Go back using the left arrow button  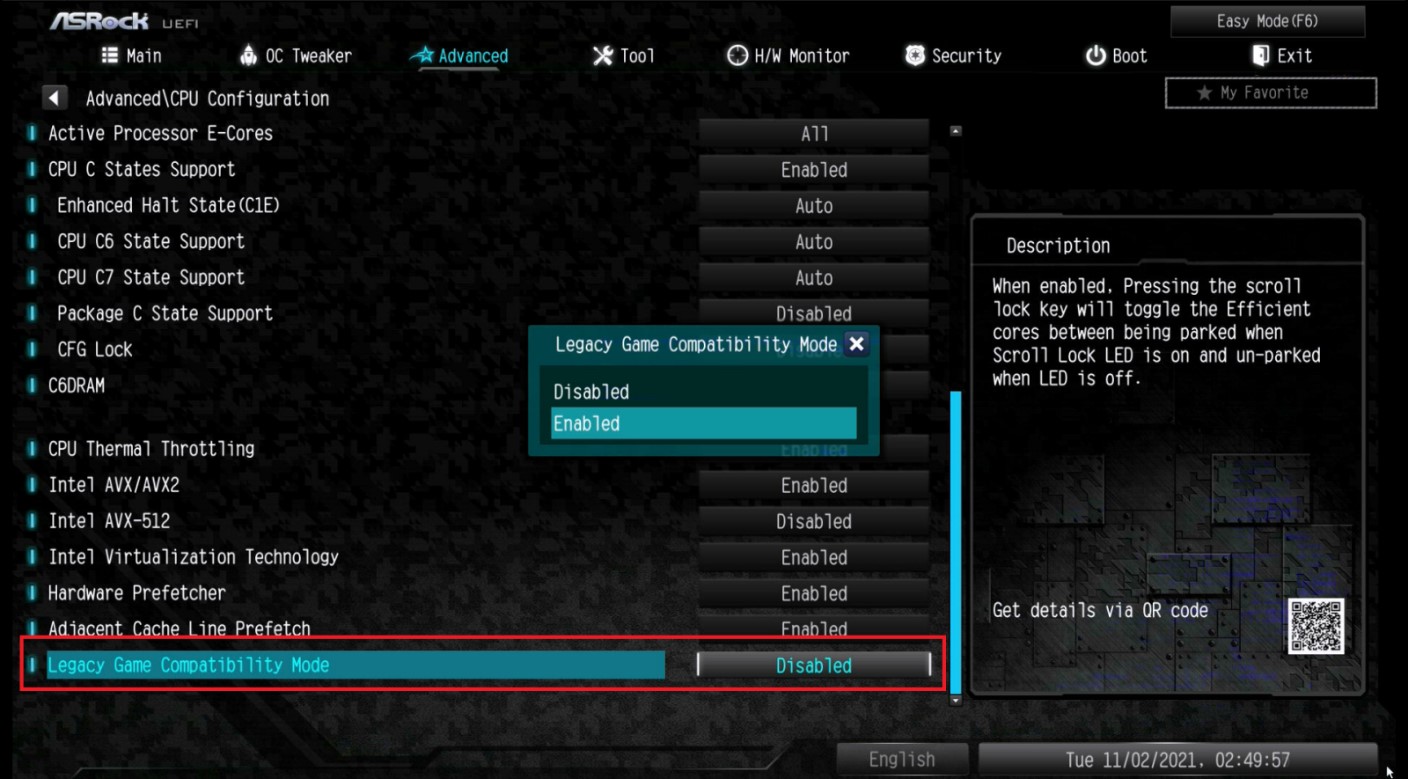click(55, 97)
